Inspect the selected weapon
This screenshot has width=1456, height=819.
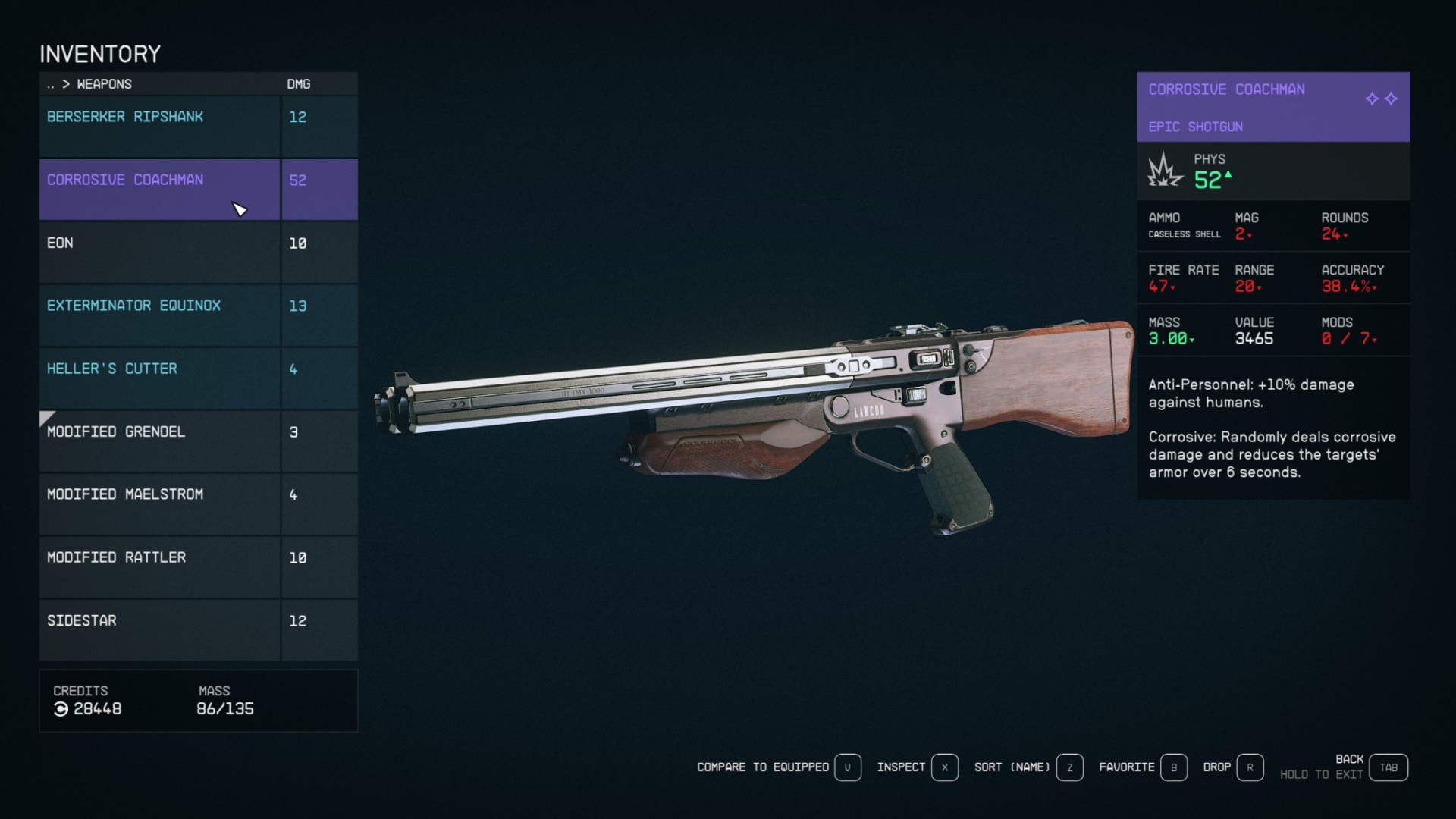pyautogui.click(x=917, y=767)
